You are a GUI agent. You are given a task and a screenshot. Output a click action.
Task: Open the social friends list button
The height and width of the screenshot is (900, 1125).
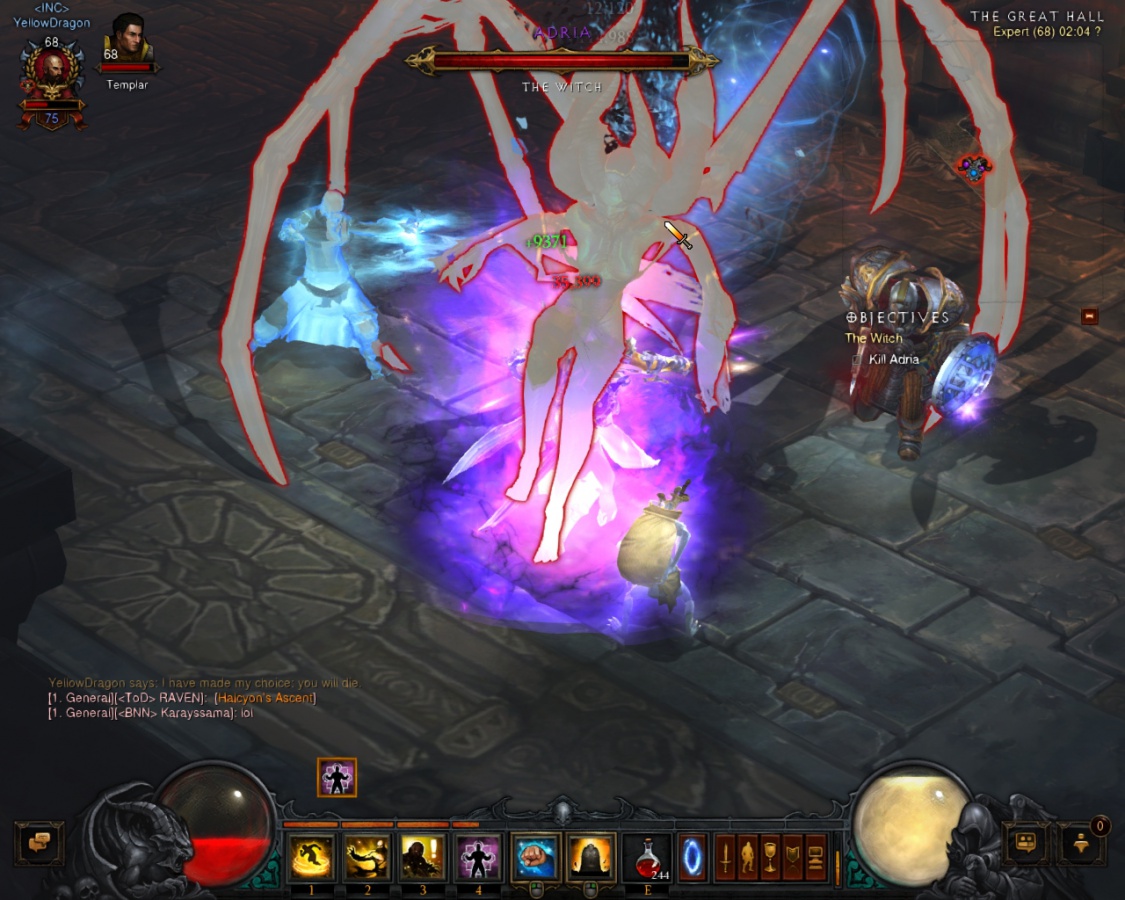[1025, 843]
